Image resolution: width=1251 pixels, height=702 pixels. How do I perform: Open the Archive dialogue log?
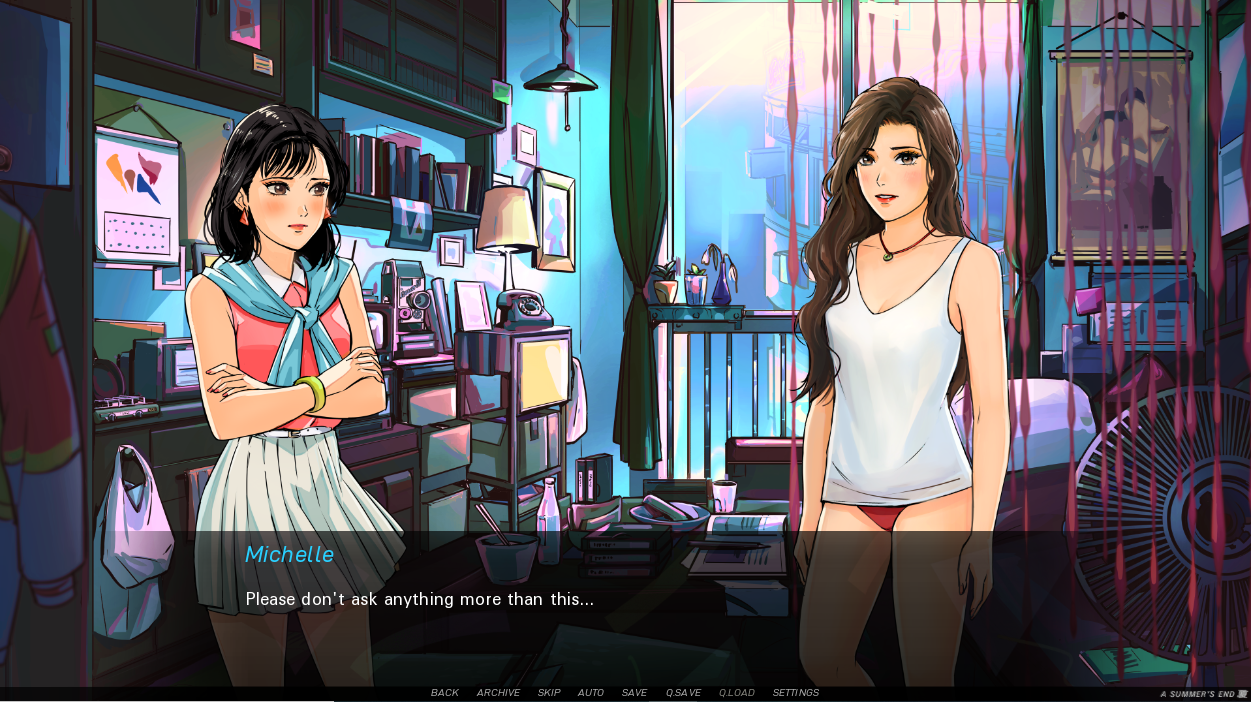(x=498, y=693)
